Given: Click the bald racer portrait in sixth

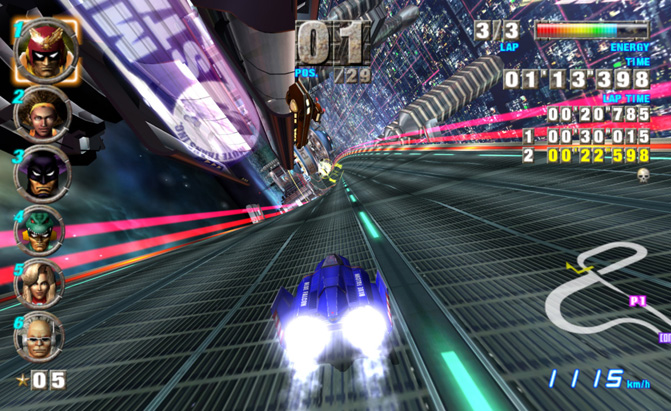Looking at the screenshot, I should pos(39,338).
